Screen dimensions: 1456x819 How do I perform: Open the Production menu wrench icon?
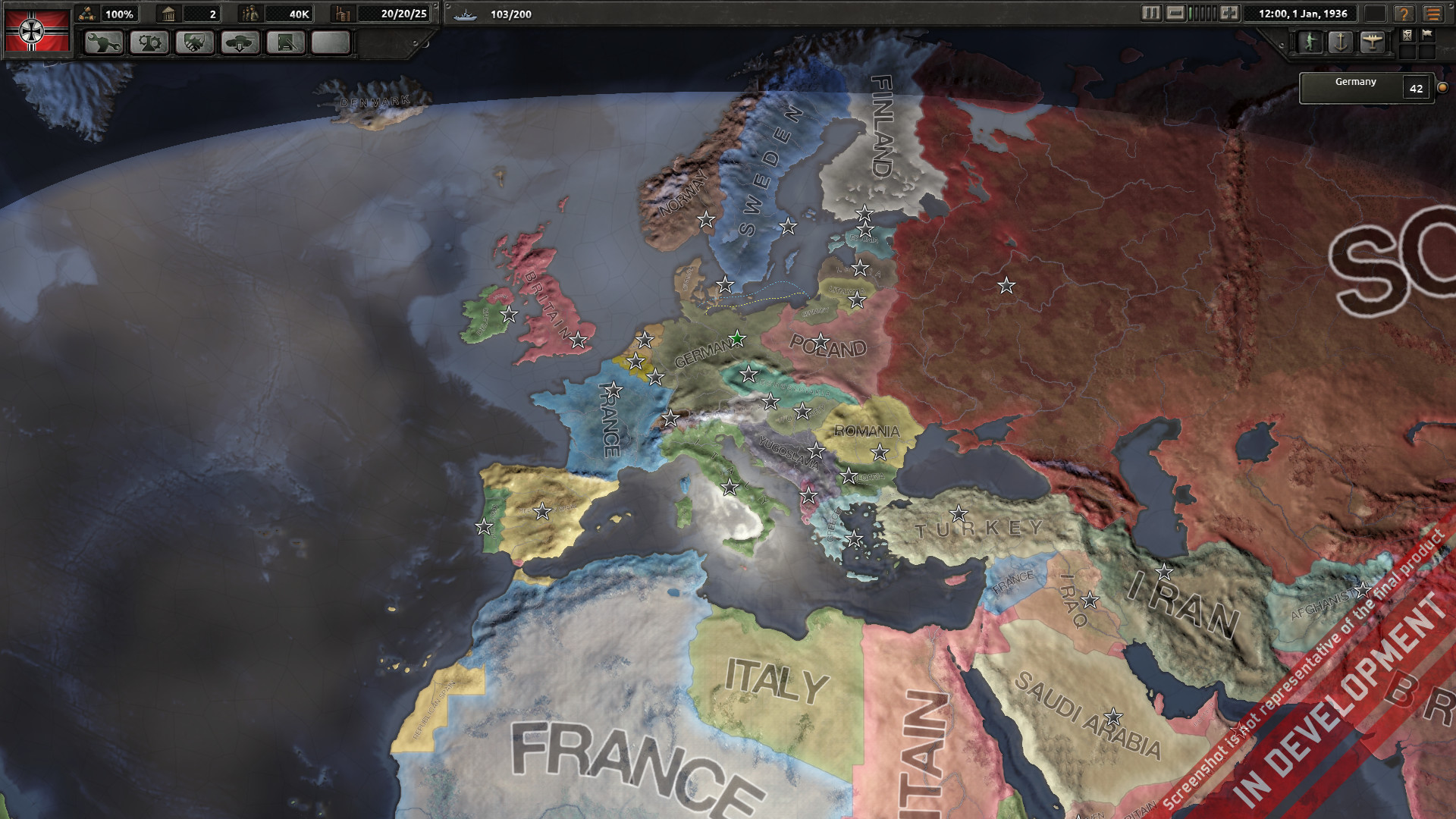[104, 43]
